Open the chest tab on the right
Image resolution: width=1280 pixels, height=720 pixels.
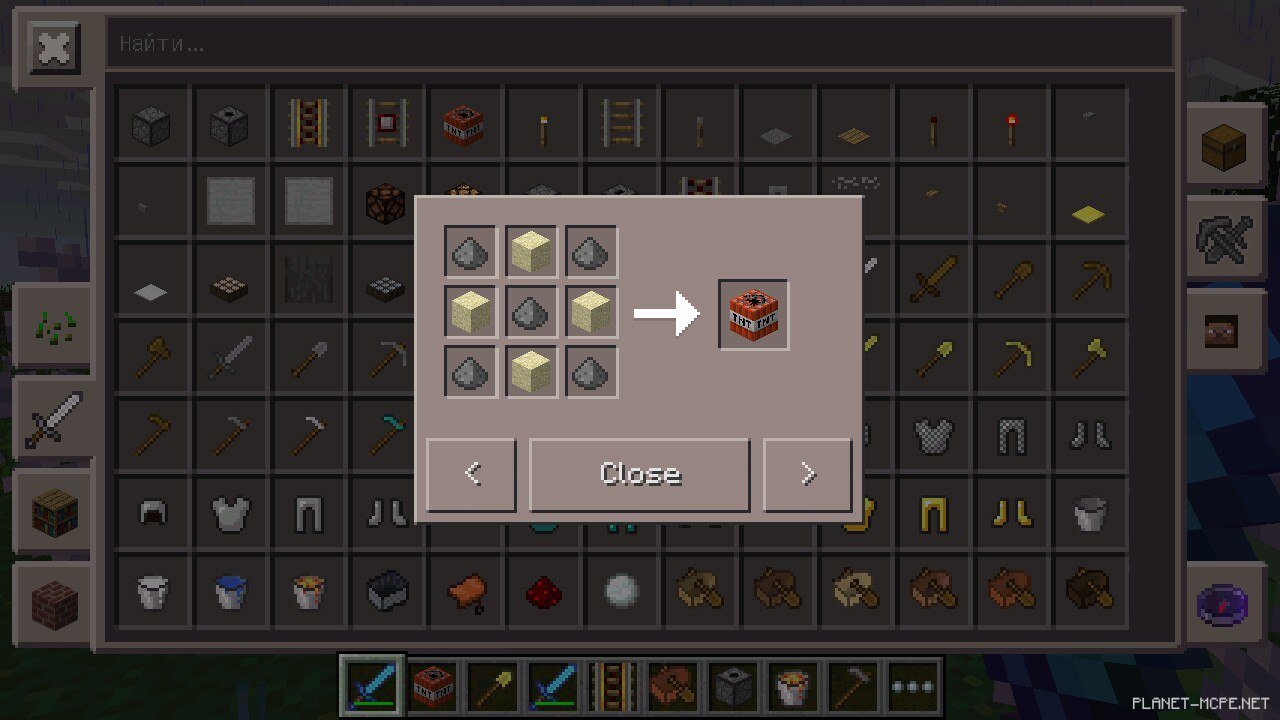tap(1224, 147)
